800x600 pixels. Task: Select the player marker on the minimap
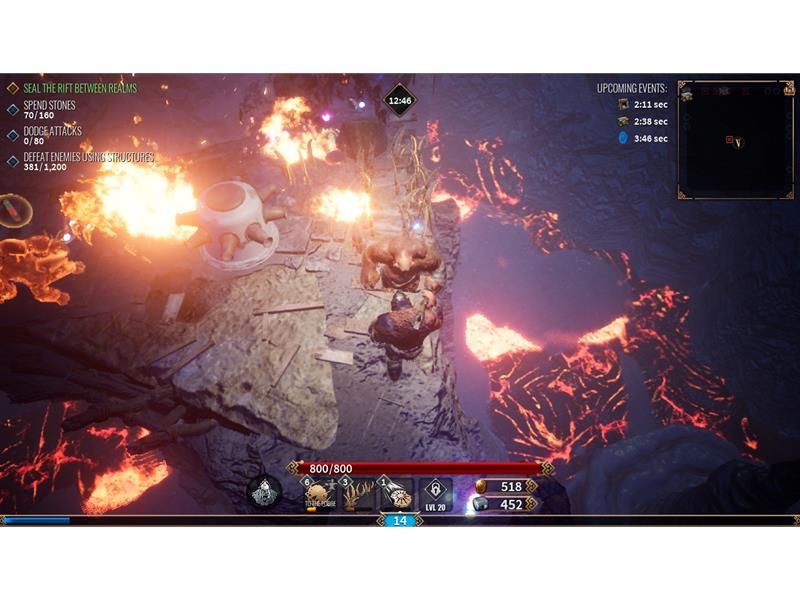coord(738,142)
